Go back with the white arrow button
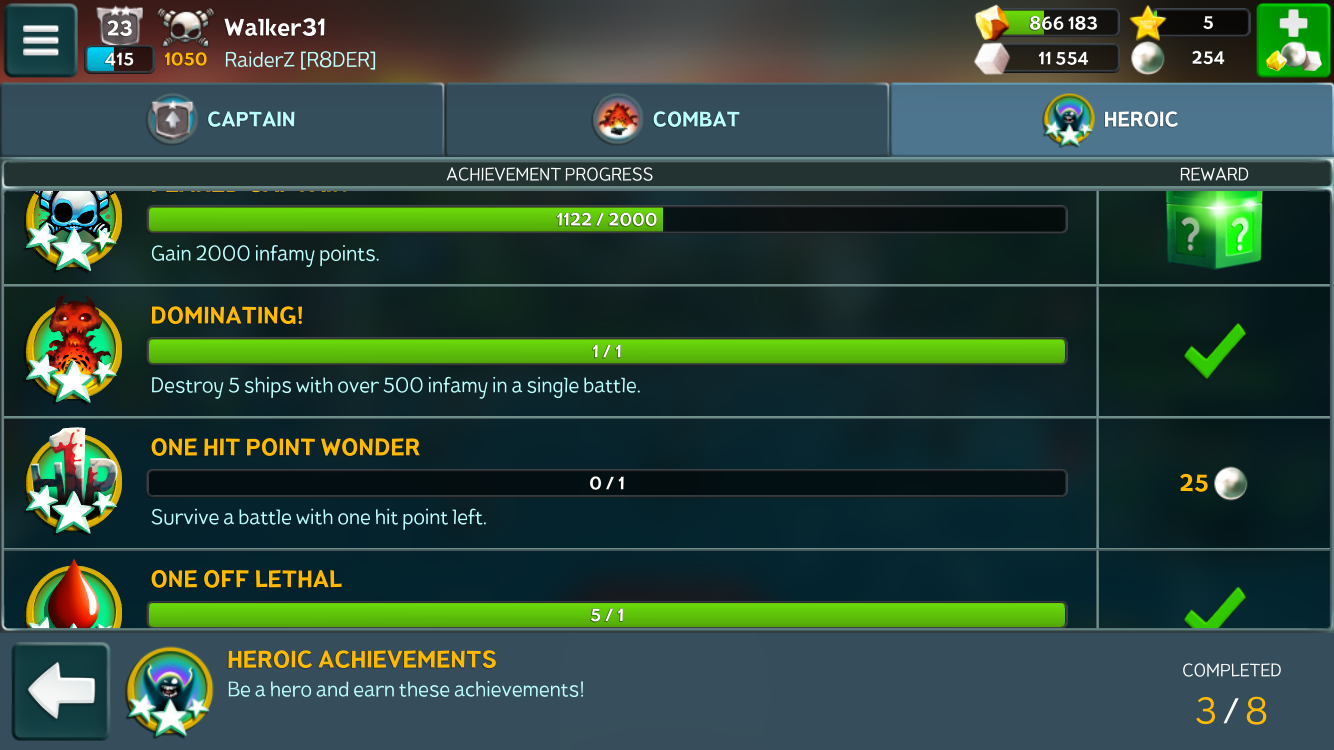 click(x=61, y=691)
